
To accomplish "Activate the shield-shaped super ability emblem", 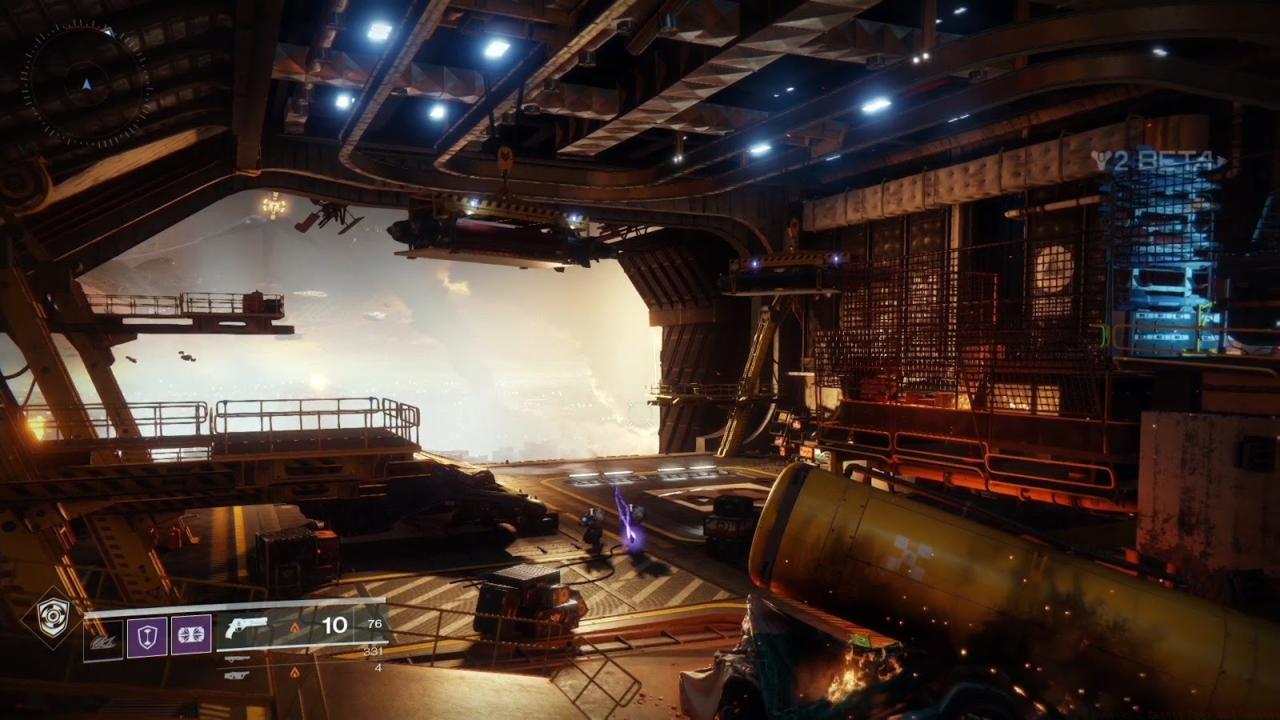I will 51,617.
